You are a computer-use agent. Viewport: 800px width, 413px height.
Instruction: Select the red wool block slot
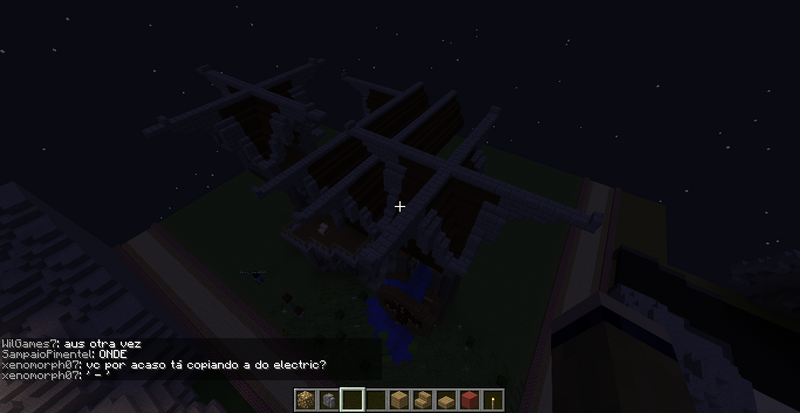click(468, 400)
